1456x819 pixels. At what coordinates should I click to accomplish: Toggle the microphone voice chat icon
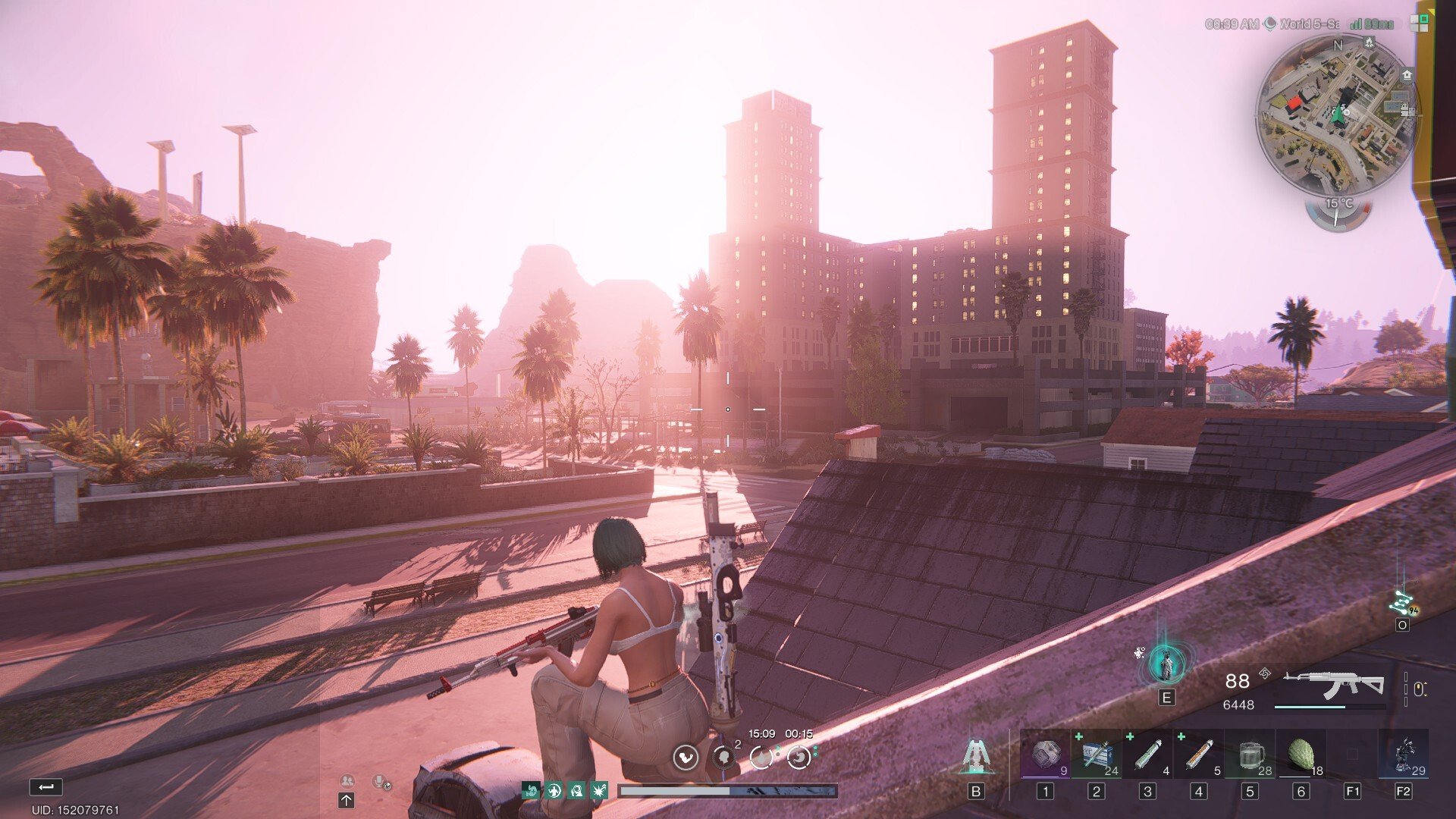coord(380,781)
